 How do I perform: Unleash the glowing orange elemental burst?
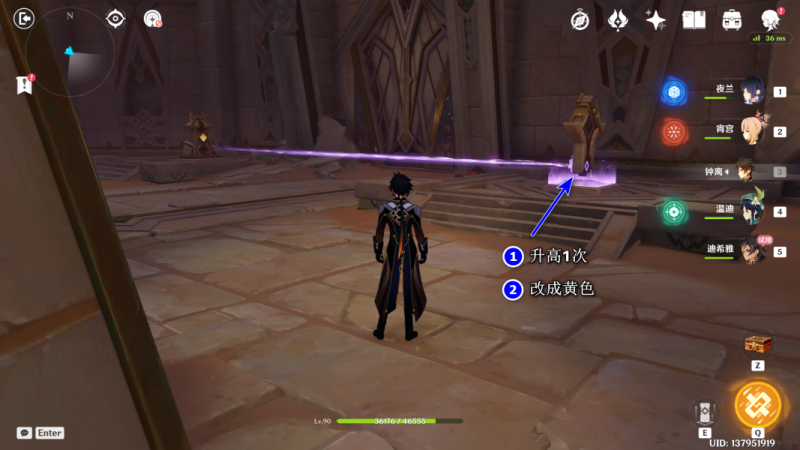pyautogui.click(x=758, y=404)
